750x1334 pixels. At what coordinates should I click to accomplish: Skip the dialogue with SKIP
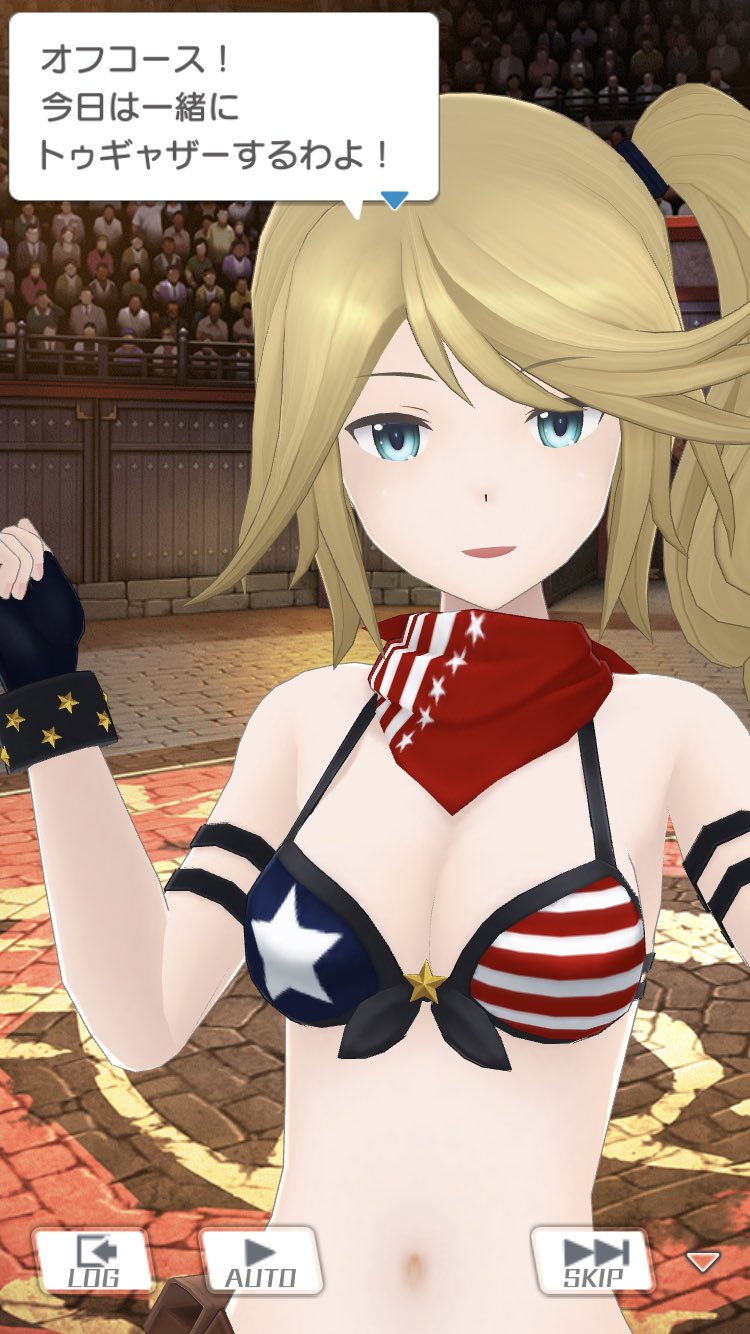pos(594,1261)
